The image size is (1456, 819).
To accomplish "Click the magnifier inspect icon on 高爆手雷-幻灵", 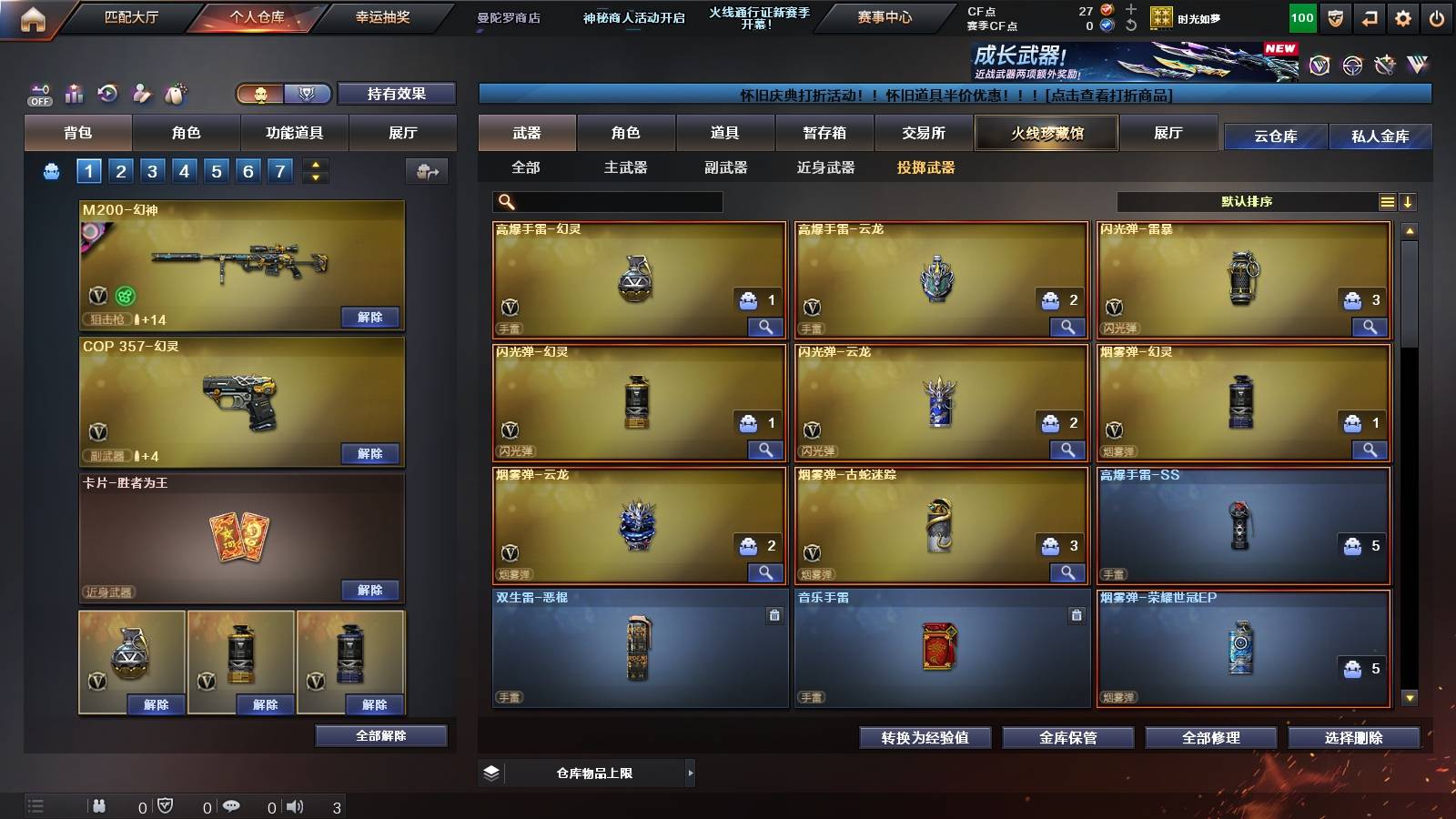I will (x=767, y=324).
